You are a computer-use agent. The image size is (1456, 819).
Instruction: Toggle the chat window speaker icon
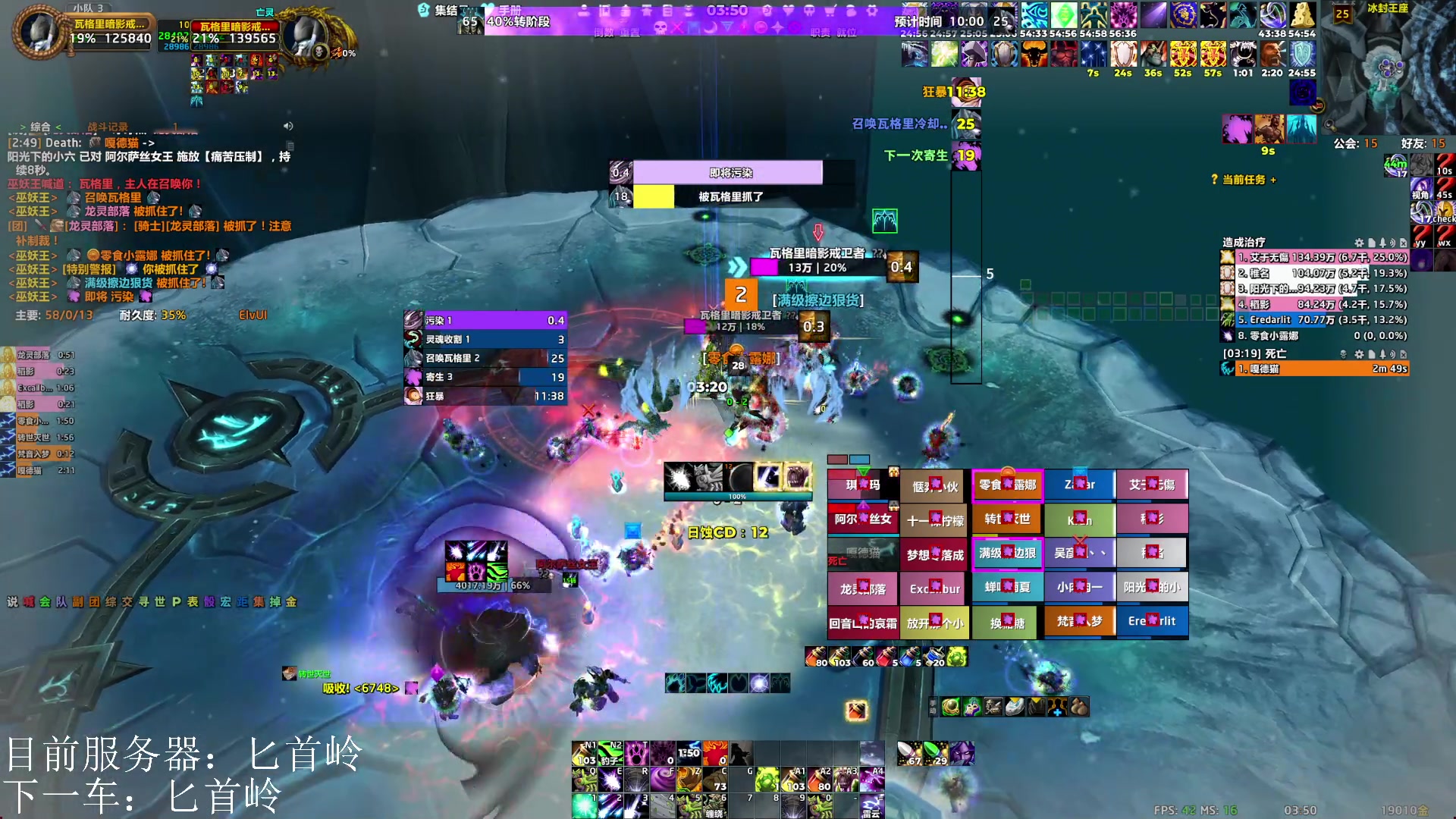[288, 126]
